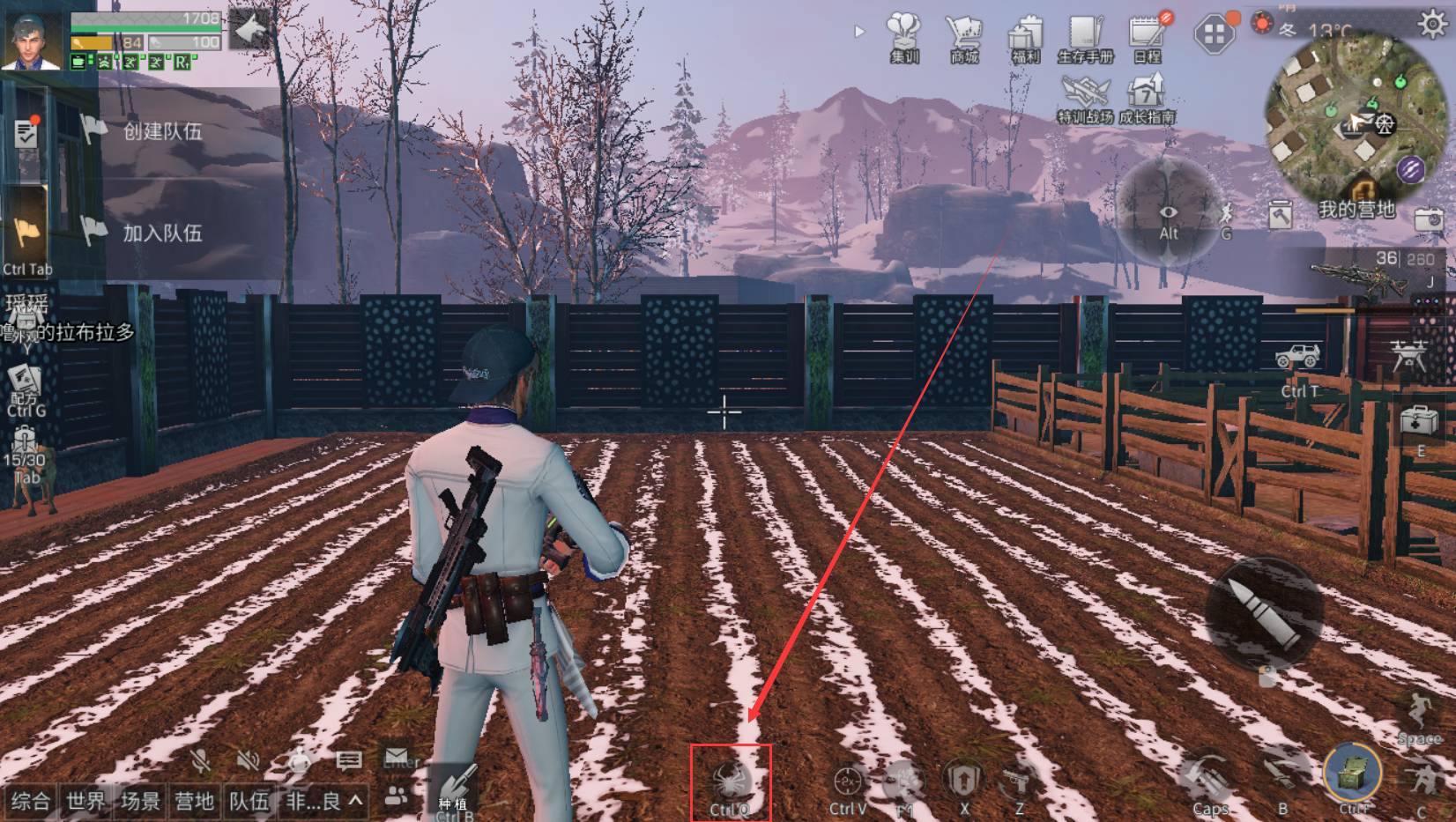1456x822 pixels.
Task: Open the 成长指南 growth guide
Action: [1147, 97]
